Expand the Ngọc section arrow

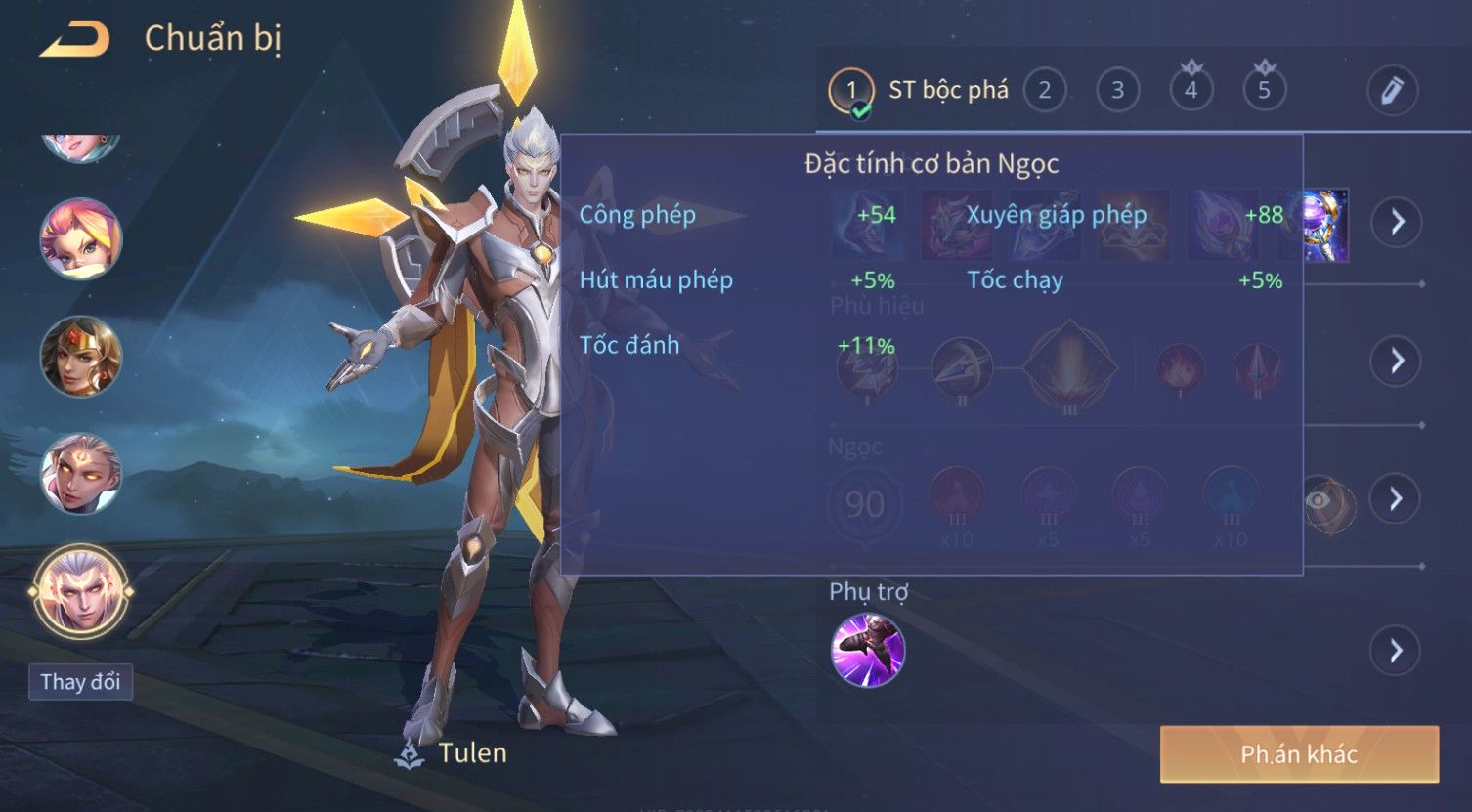pyautogui.click(x=1397, y=499)
